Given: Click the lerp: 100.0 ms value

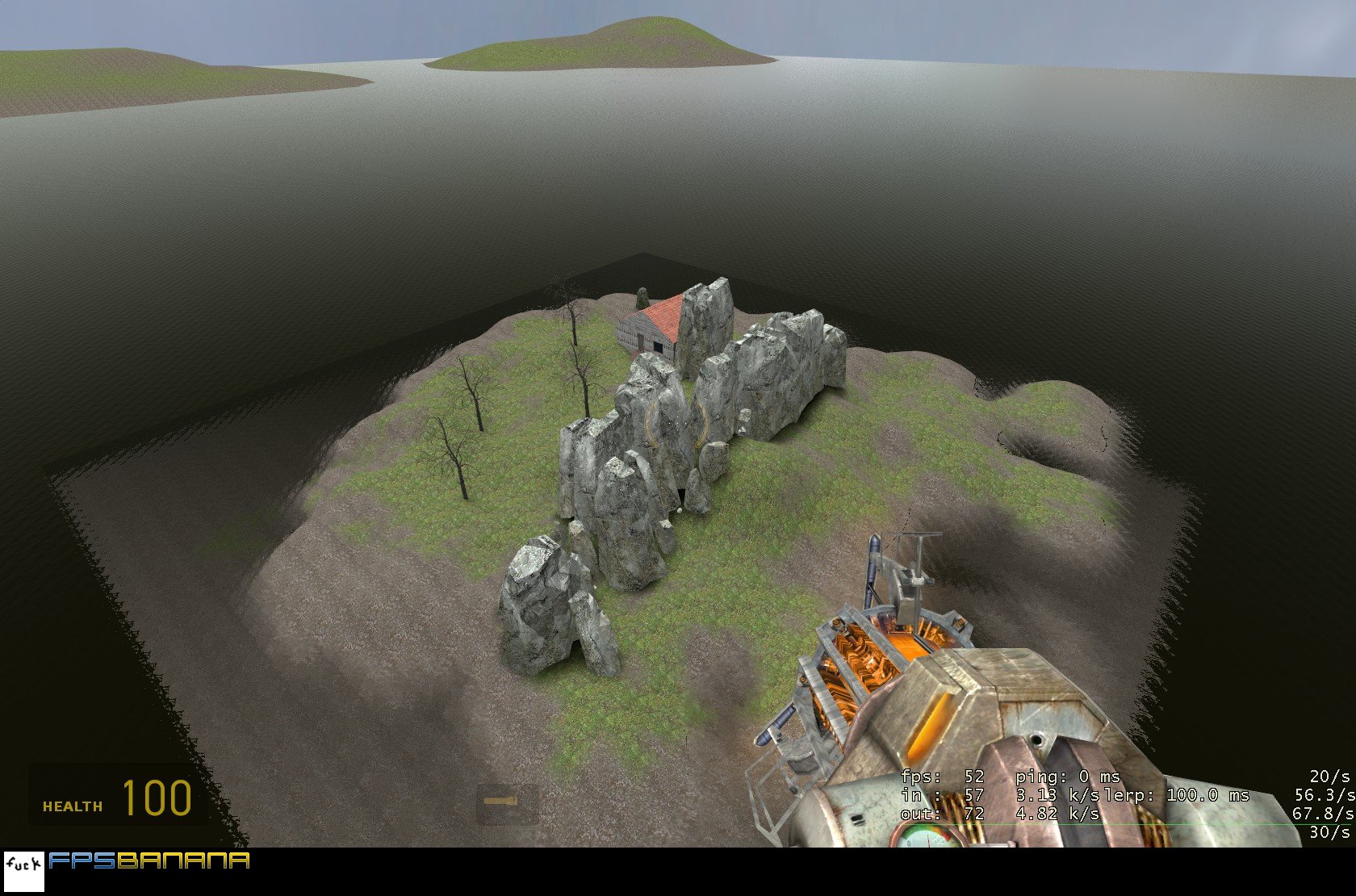Looking at the screenshot, I should (1185, 797).
